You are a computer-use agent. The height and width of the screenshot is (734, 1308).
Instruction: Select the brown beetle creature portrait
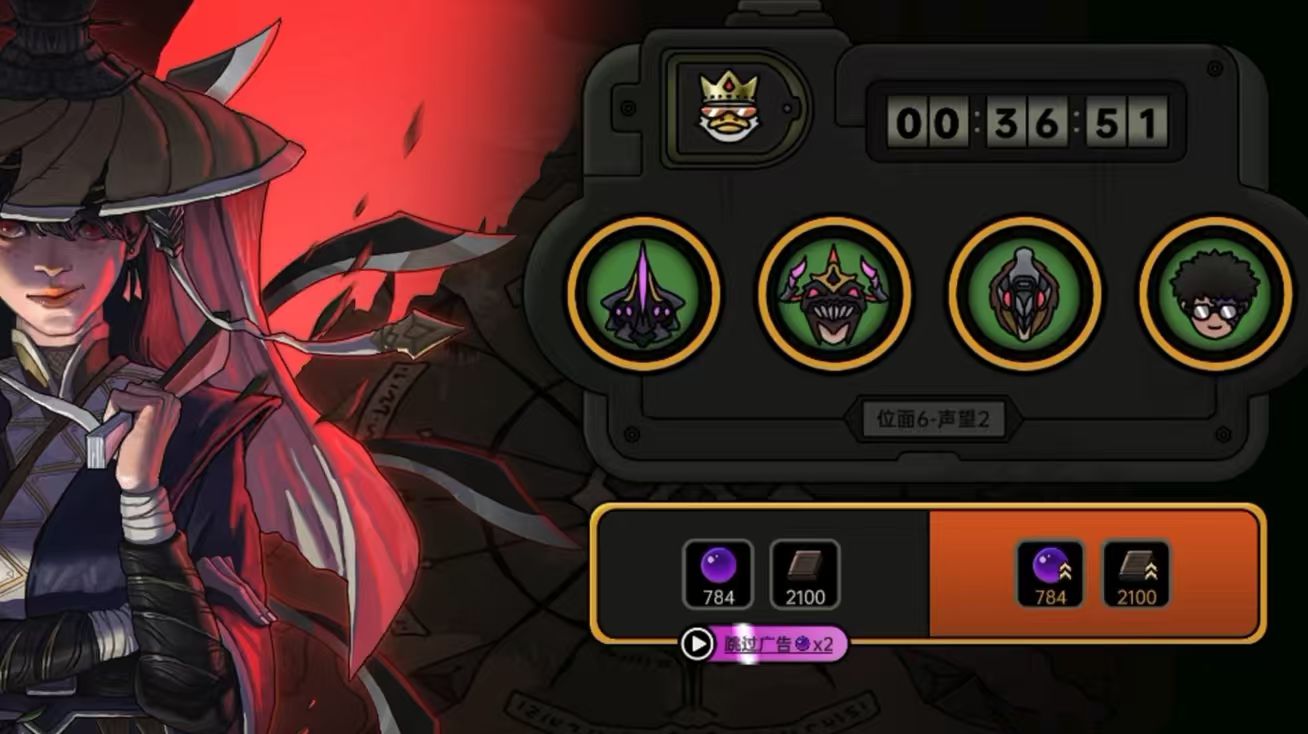1024,294
